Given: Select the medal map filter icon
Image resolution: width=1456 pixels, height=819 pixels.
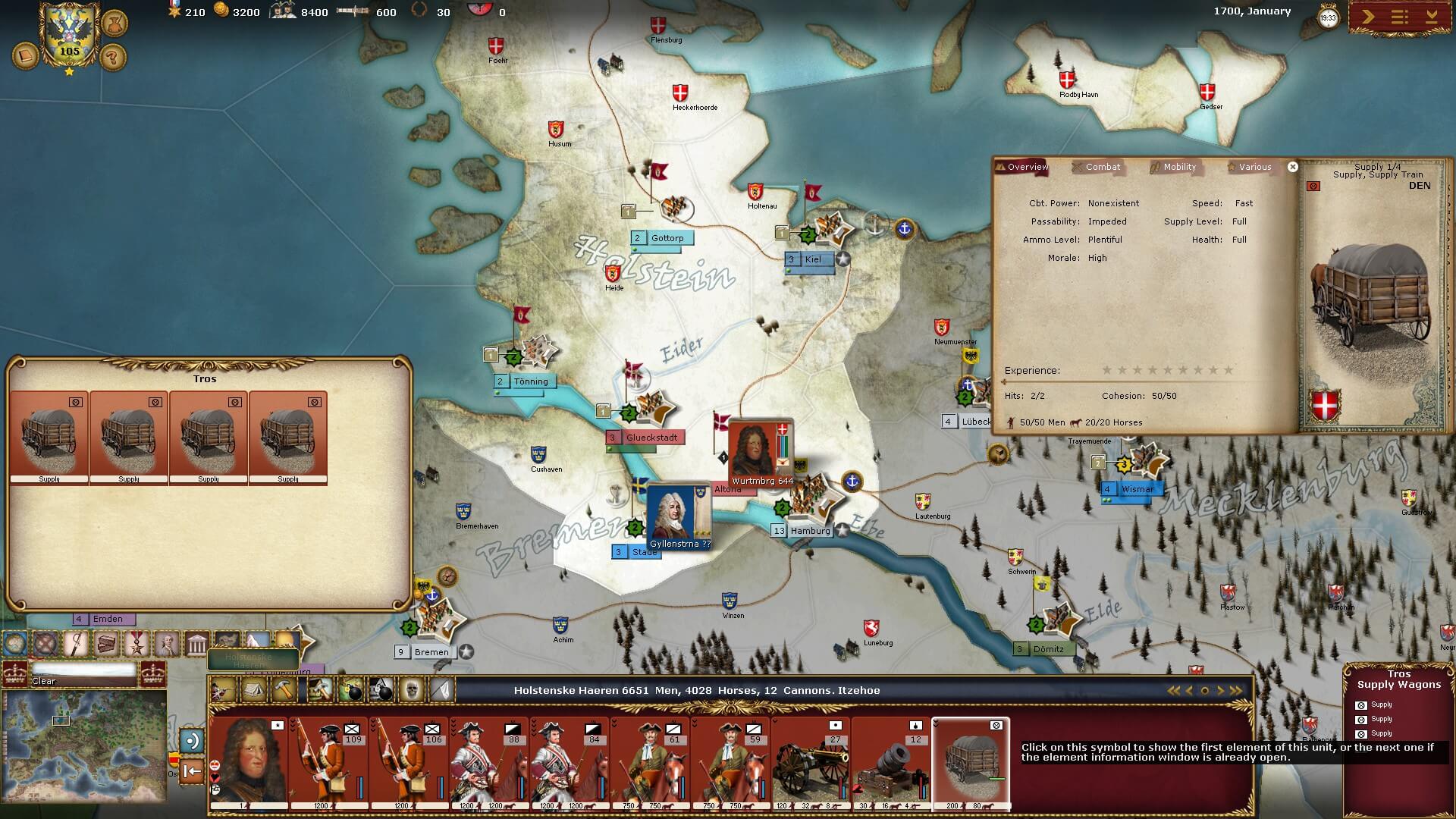Looking at the screenshot, I should [x=136, y=645].
